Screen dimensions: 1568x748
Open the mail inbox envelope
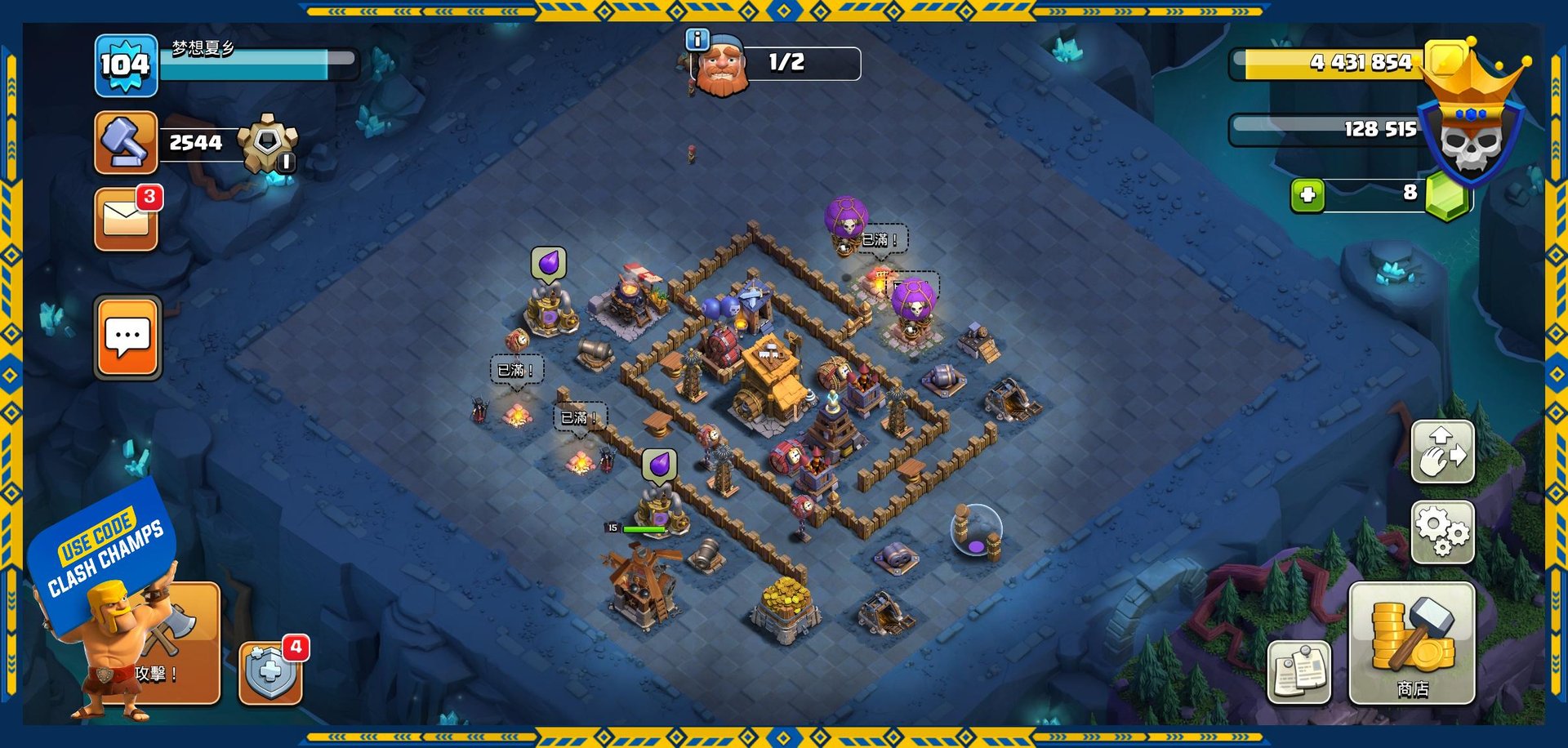[126, 219]
